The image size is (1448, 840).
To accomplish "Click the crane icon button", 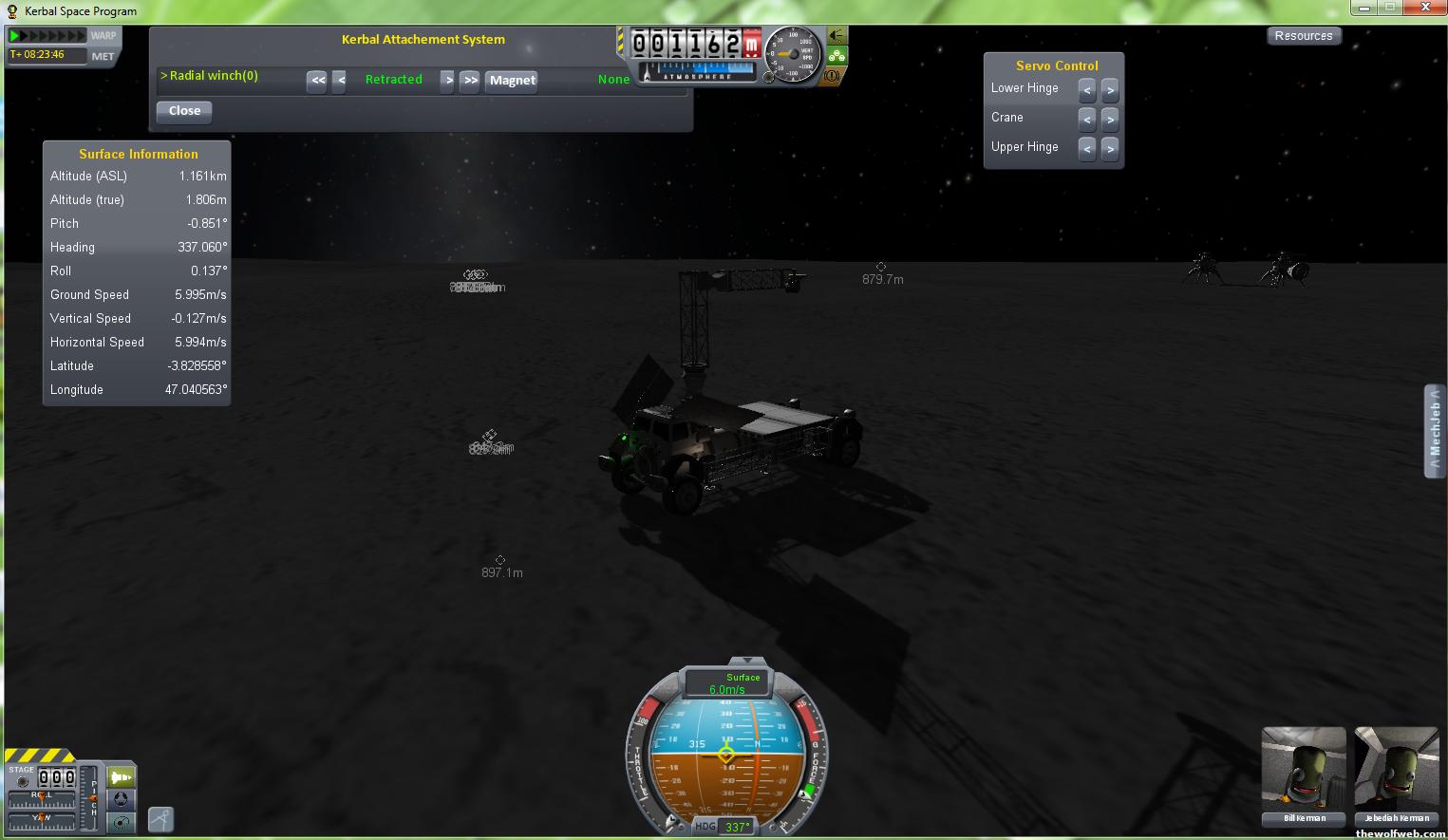I will 160,818.
